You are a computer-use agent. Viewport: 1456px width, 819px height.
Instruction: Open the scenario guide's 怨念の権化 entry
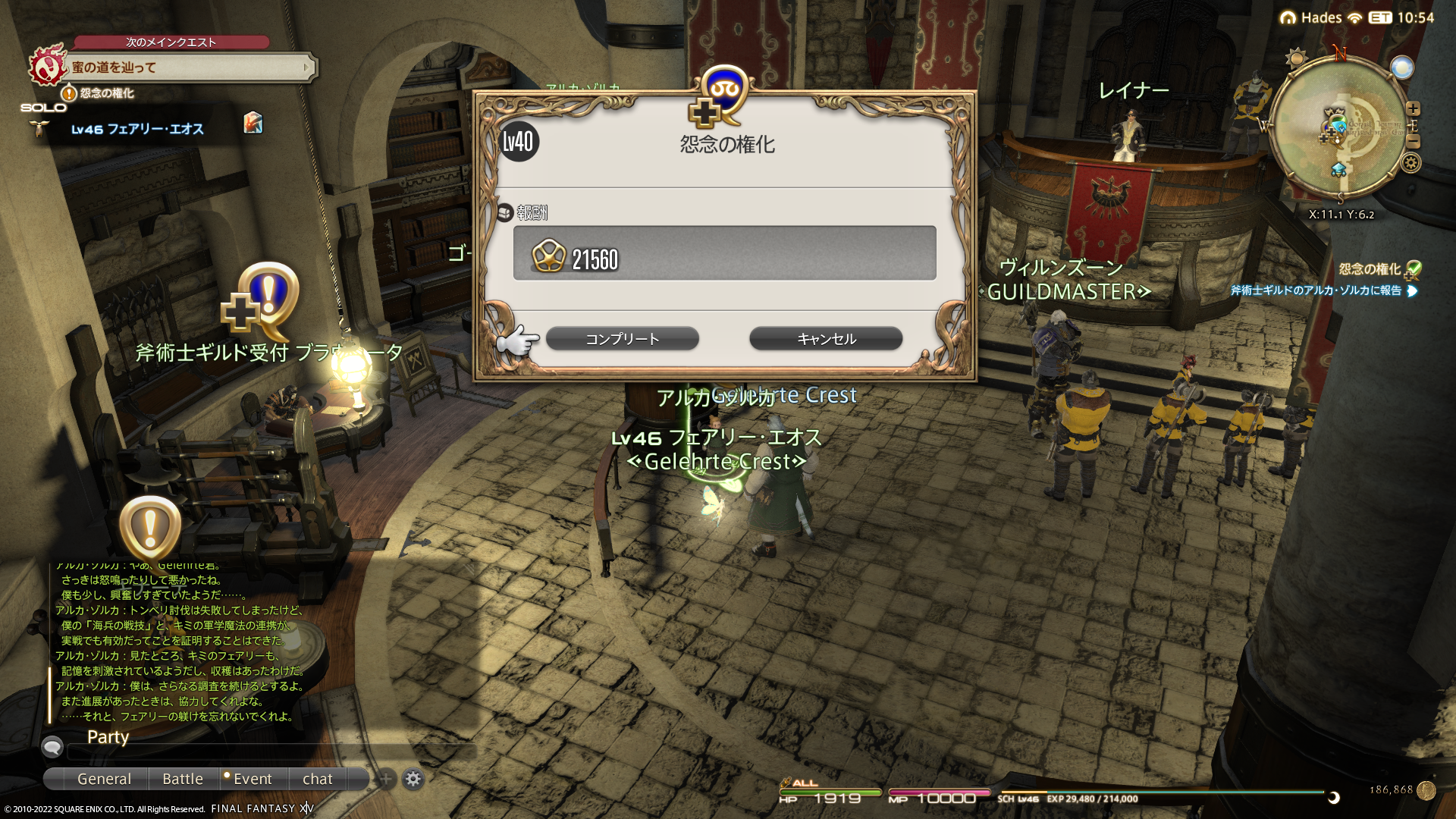click(x=106, y=93)
